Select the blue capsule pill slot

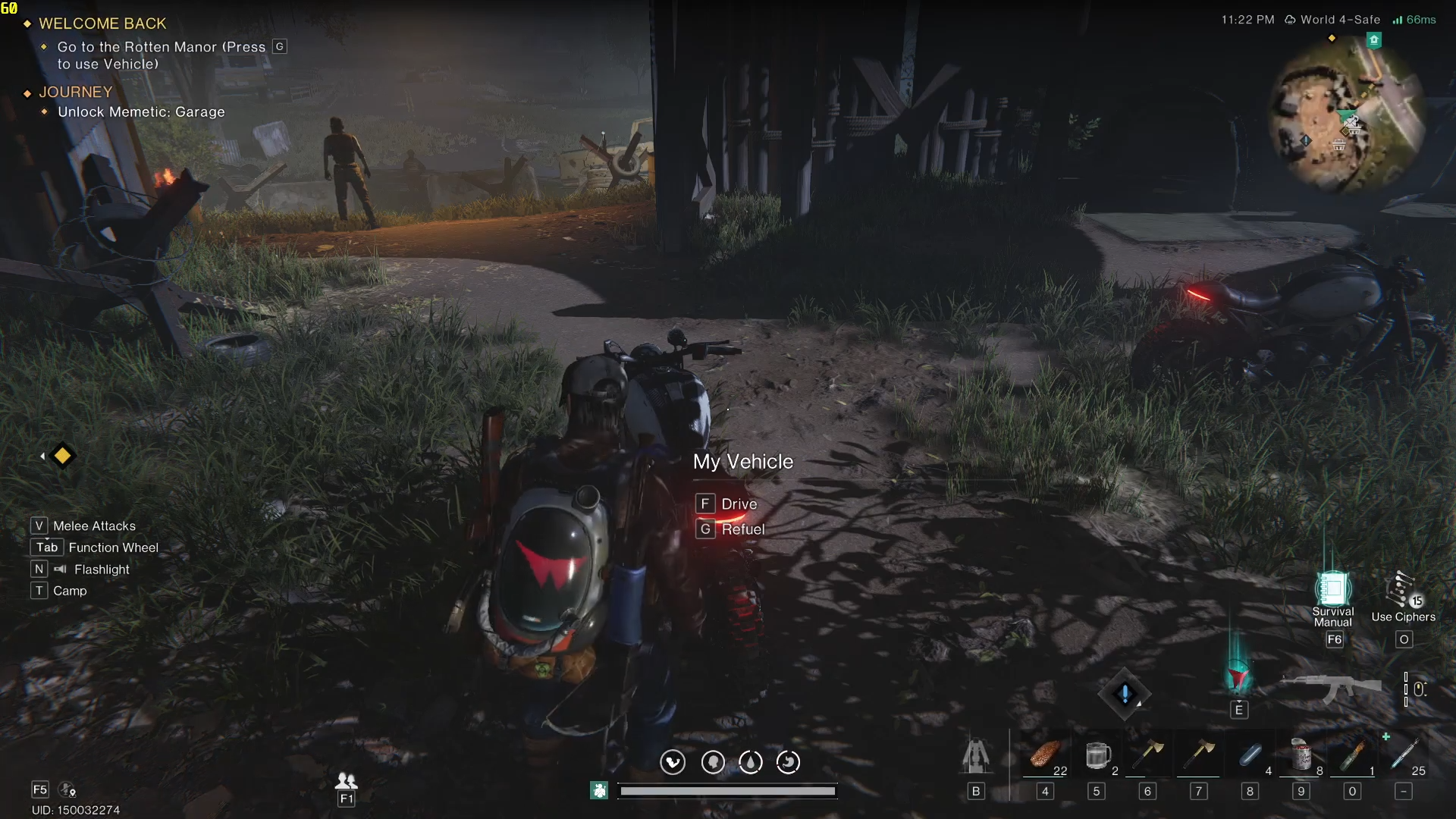click(x=1250, y=755)
